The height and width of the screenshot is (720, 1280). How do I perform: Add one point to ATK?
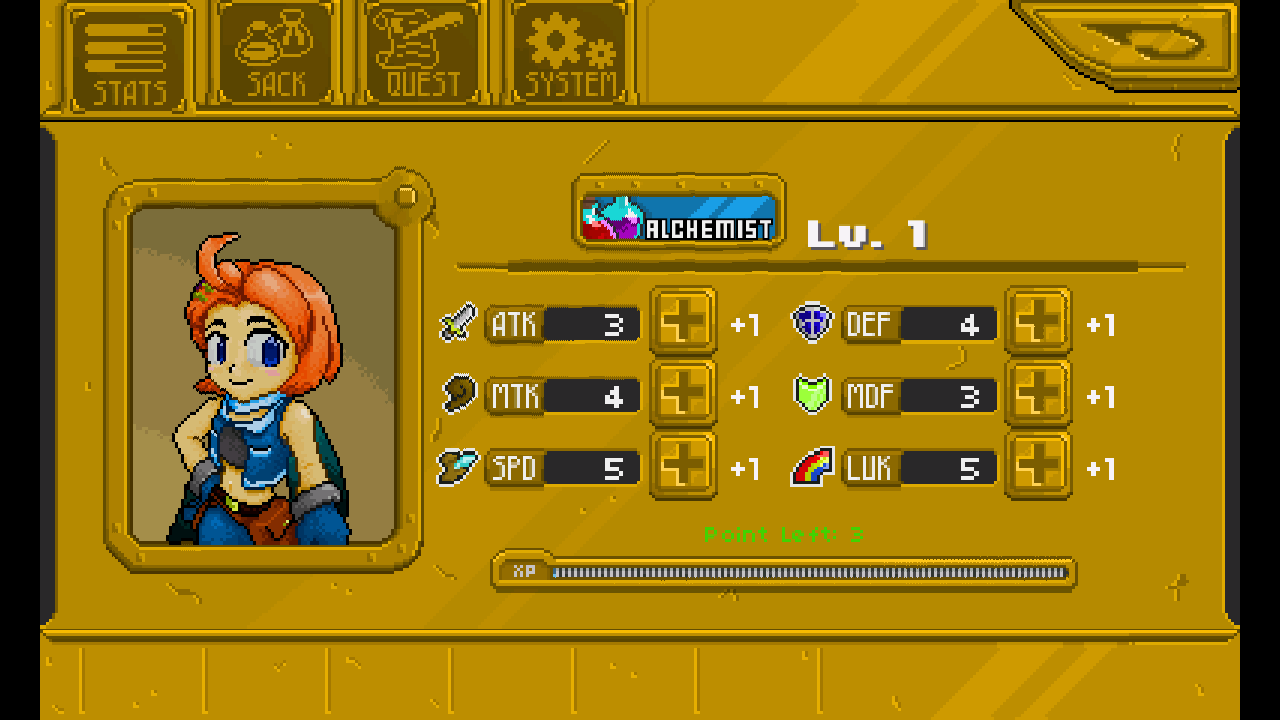[x=683, y=322]
